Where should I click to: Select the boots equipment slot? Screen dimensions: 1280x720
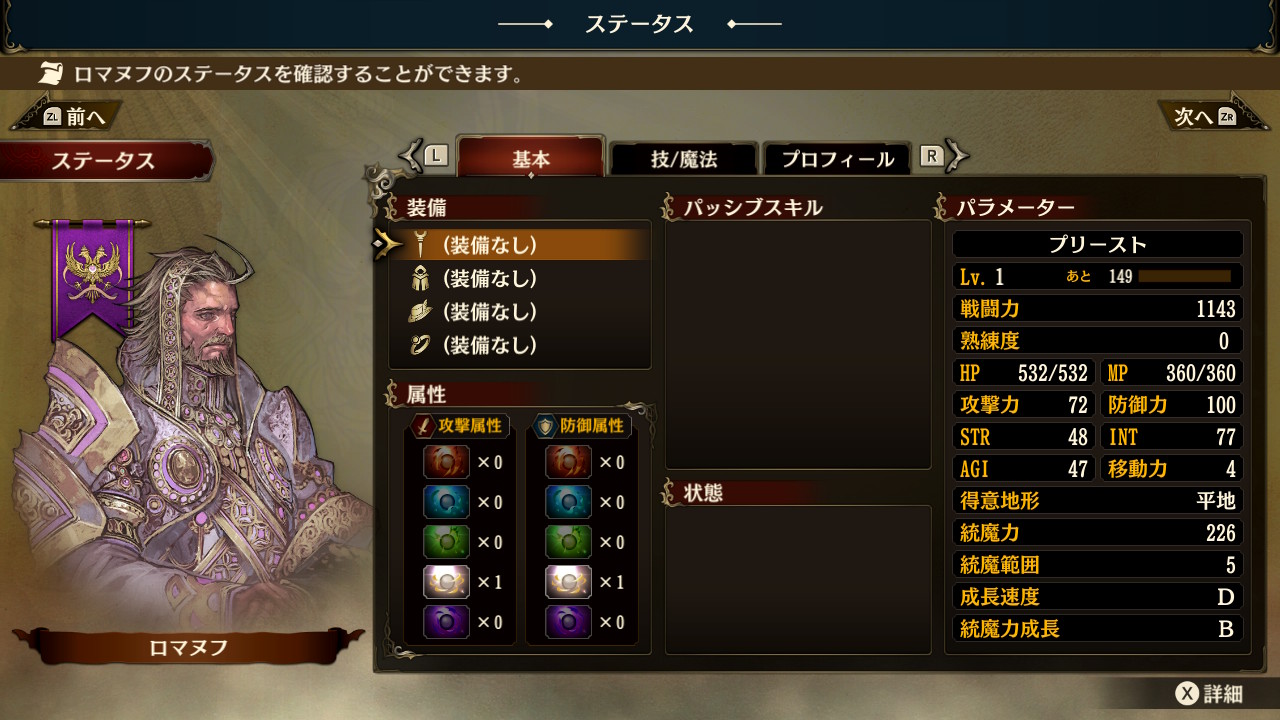520,312
